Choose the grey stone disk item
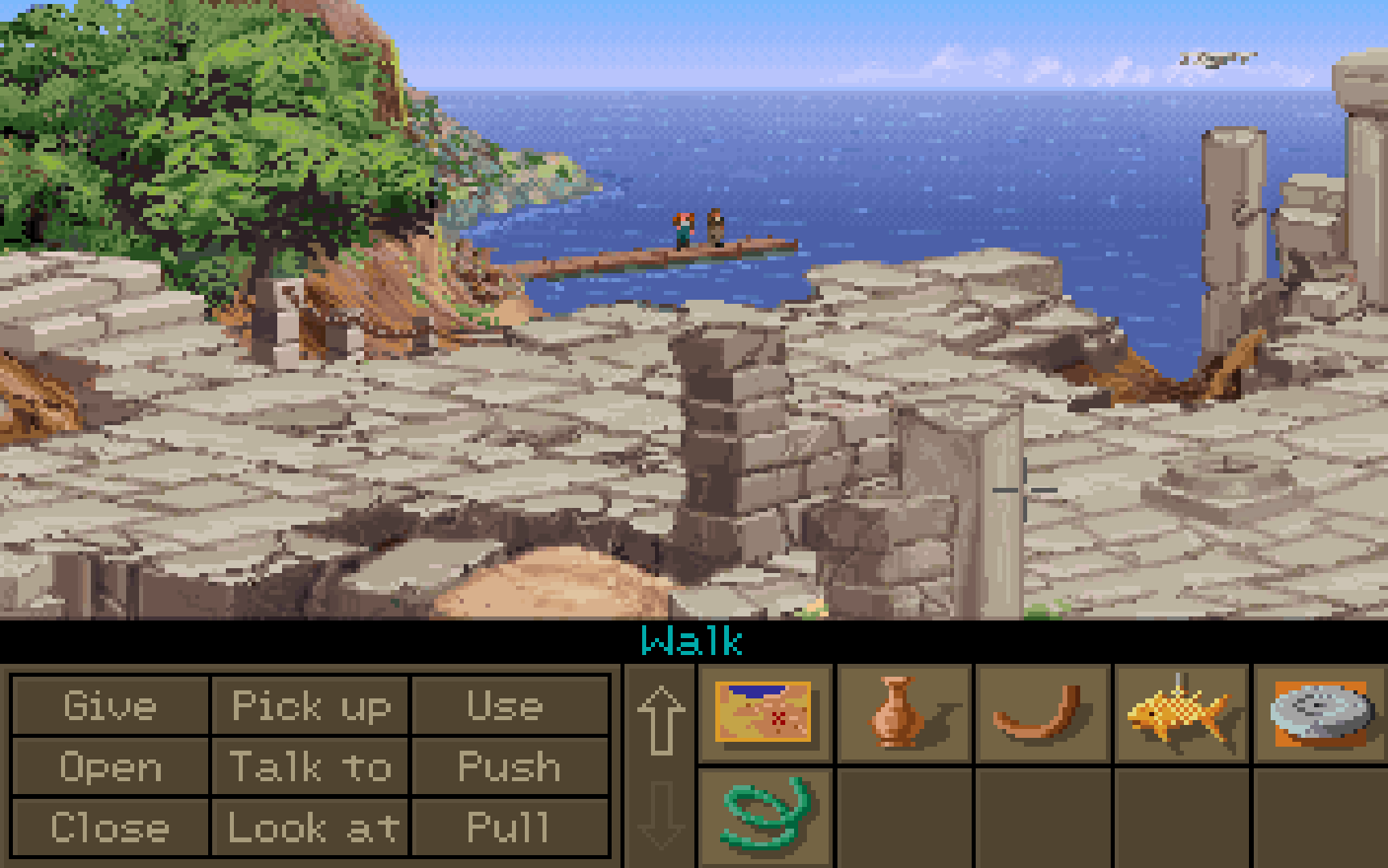1388x868 pixels. 1319,712
